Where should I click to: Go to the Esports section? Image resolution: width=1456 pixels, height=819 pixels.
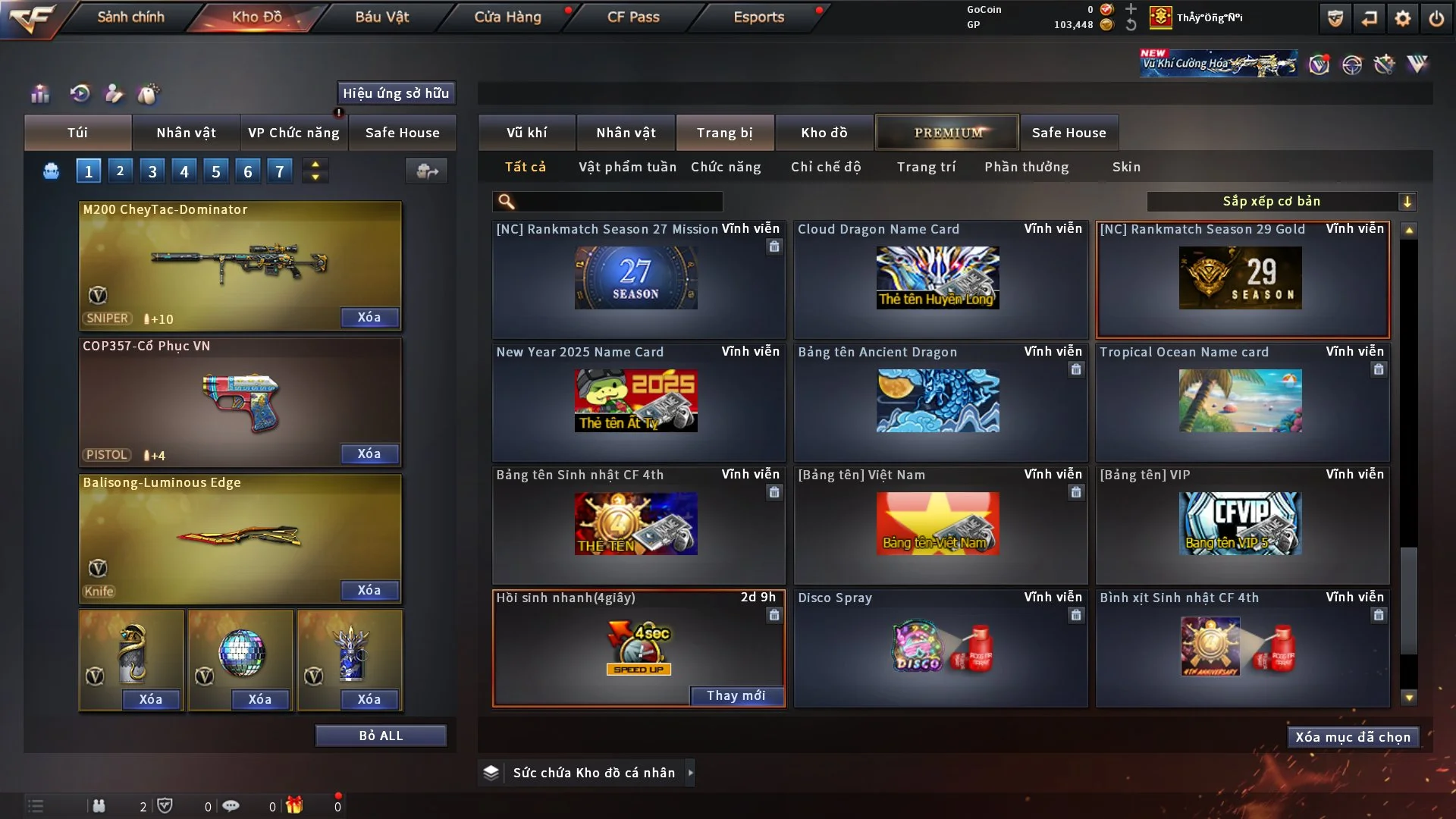pos(758,17)
